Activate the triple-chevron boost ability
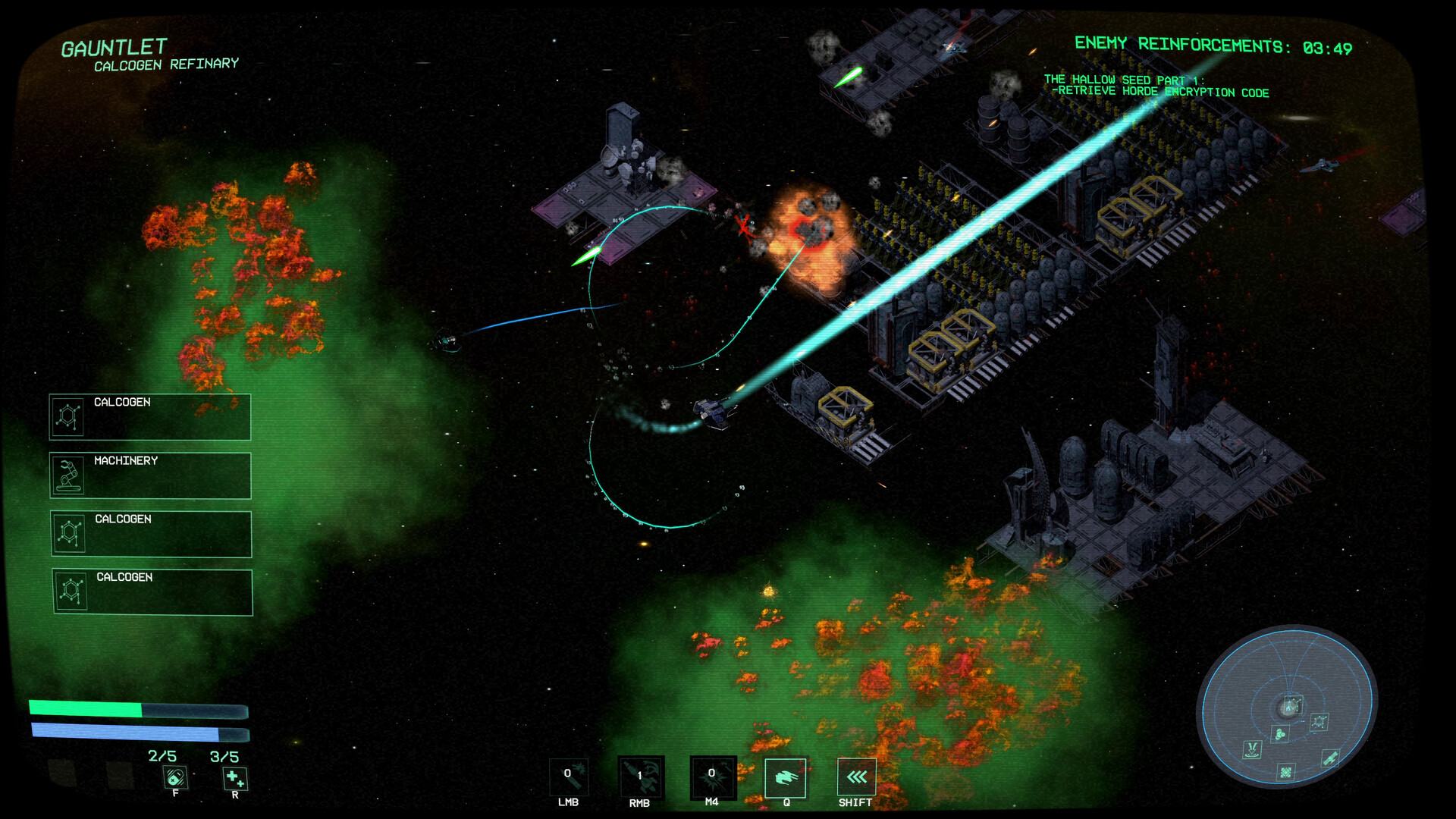Screen dimensions: 1456x819 (x=856, y=777)
